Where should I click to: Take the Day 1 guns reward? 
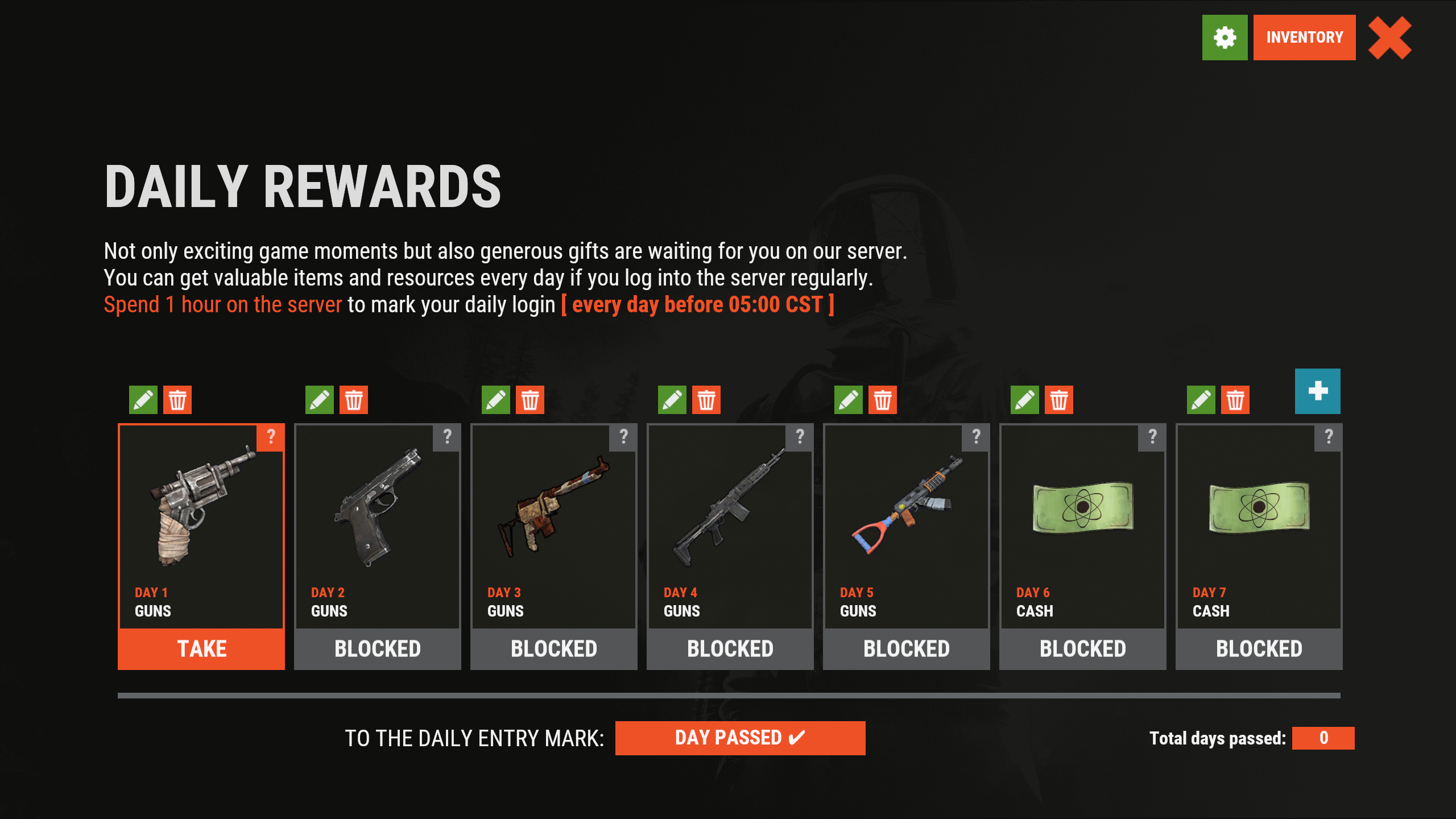pos(201,649)
